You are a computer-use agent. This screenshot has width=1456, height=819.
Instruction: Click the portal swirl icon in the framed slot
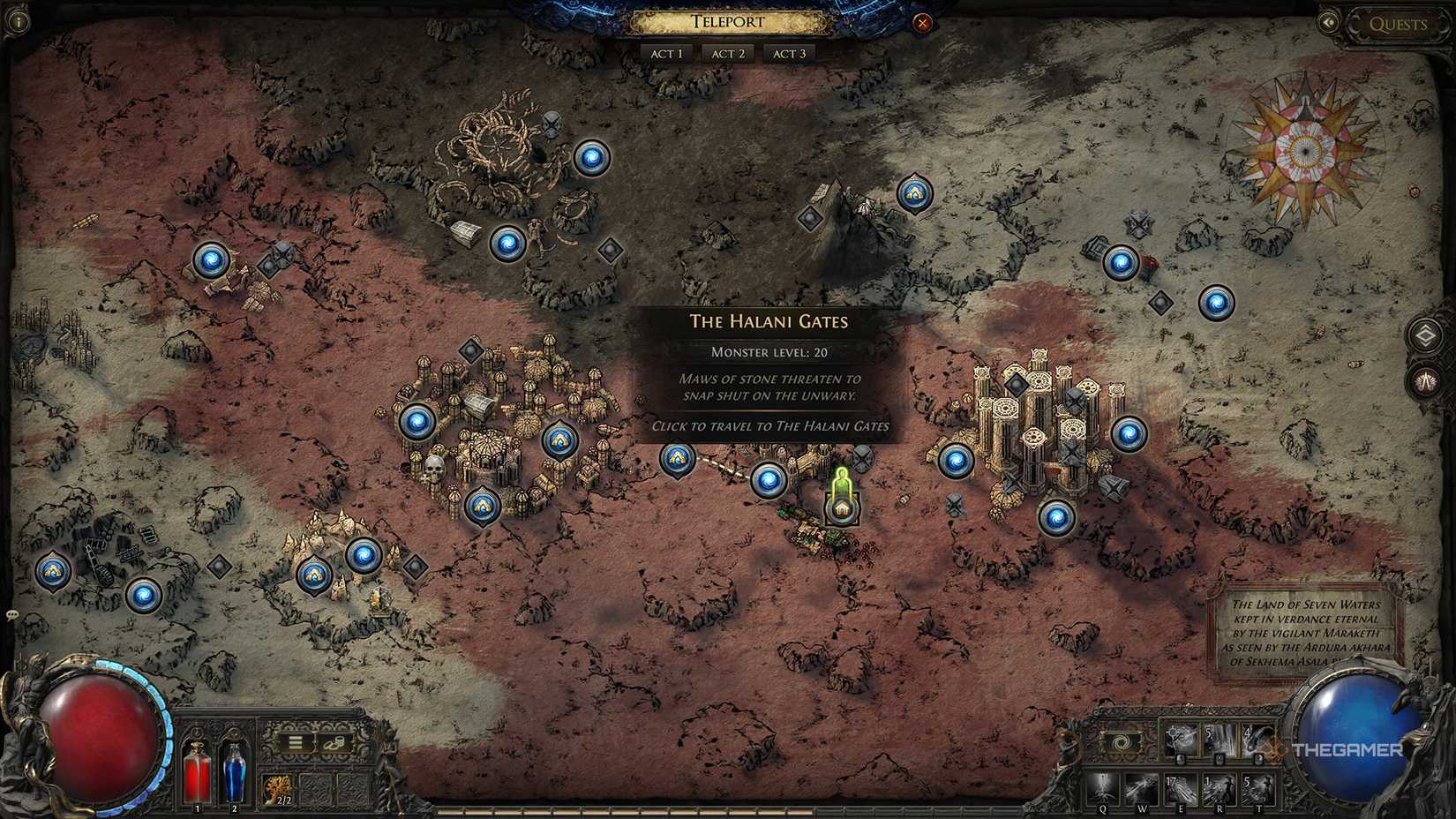pos(1121,741)
